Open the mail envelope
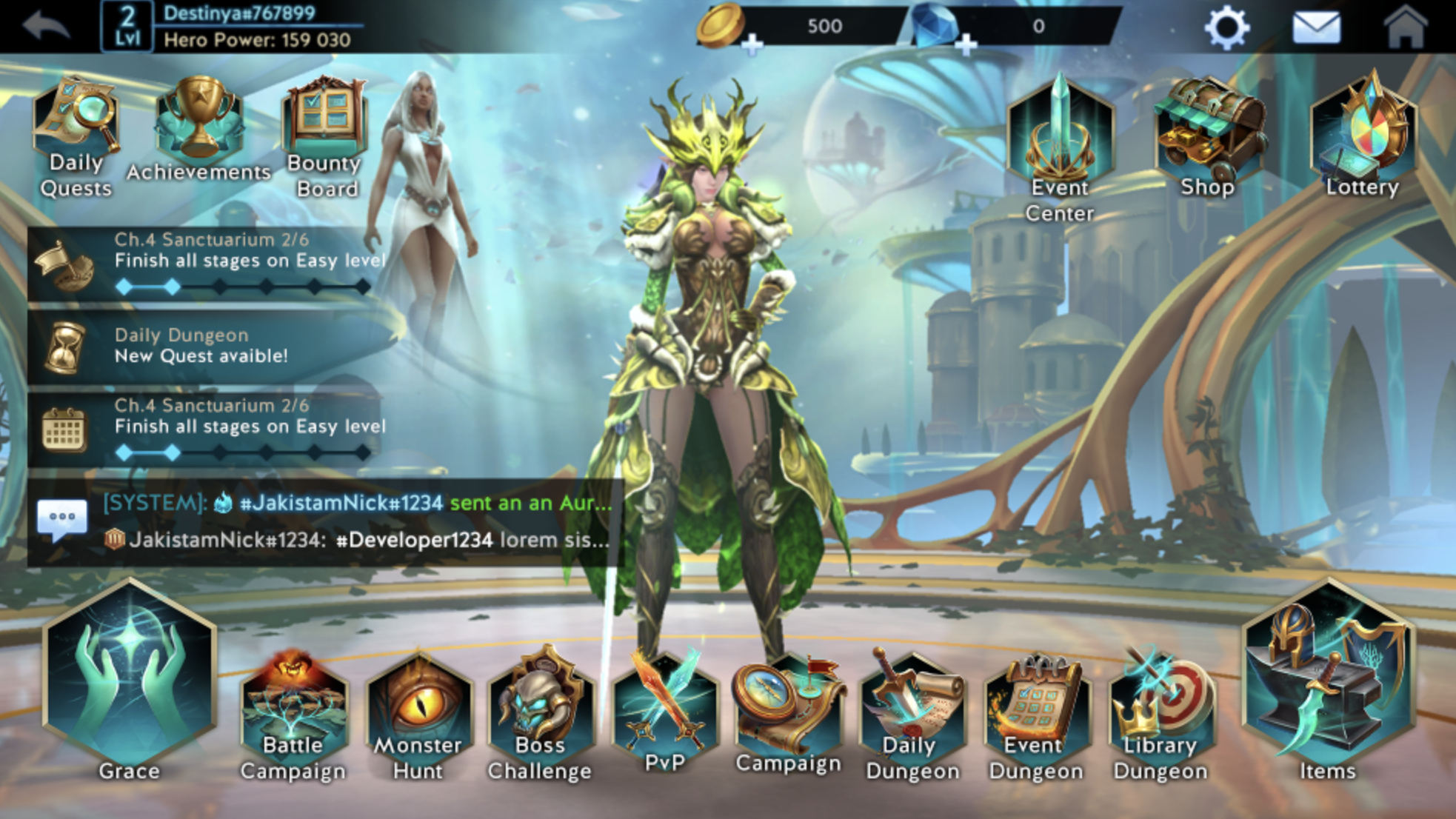The image size is (1456, 819). 1318,26
